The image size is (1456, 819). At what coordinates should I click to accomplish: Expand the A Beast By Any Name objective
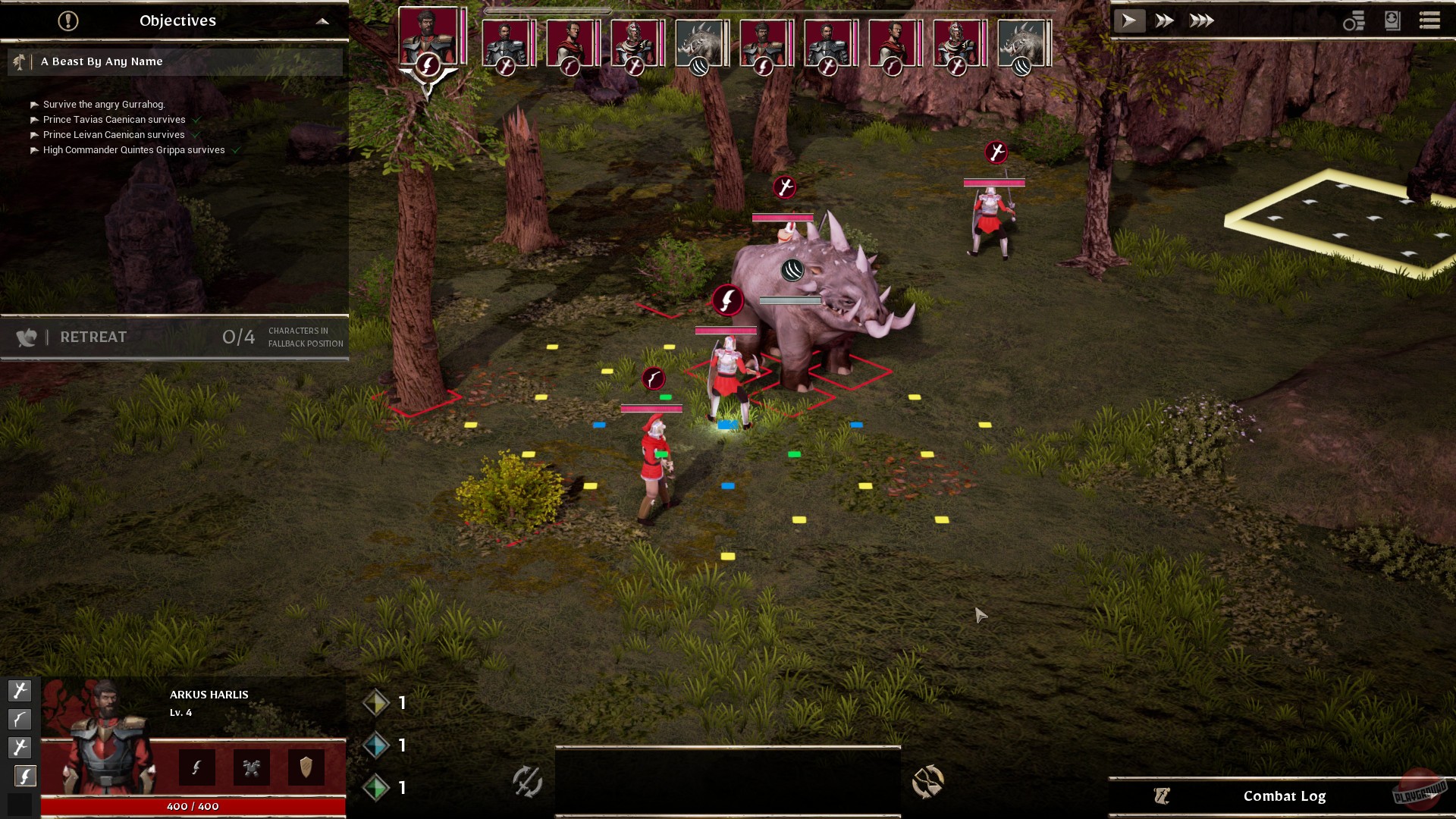(174, 61)
